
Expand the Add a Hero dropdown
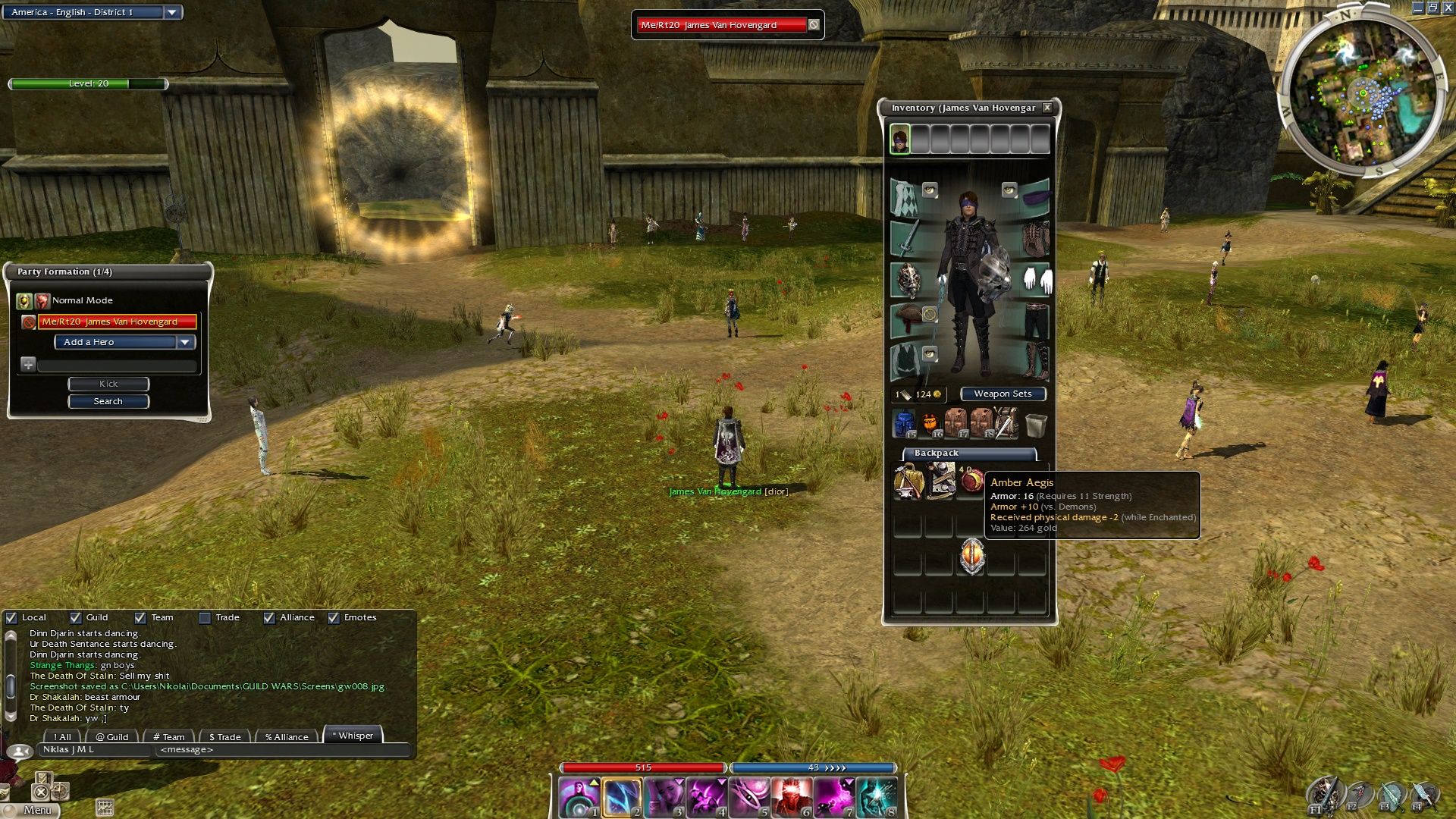185,342
